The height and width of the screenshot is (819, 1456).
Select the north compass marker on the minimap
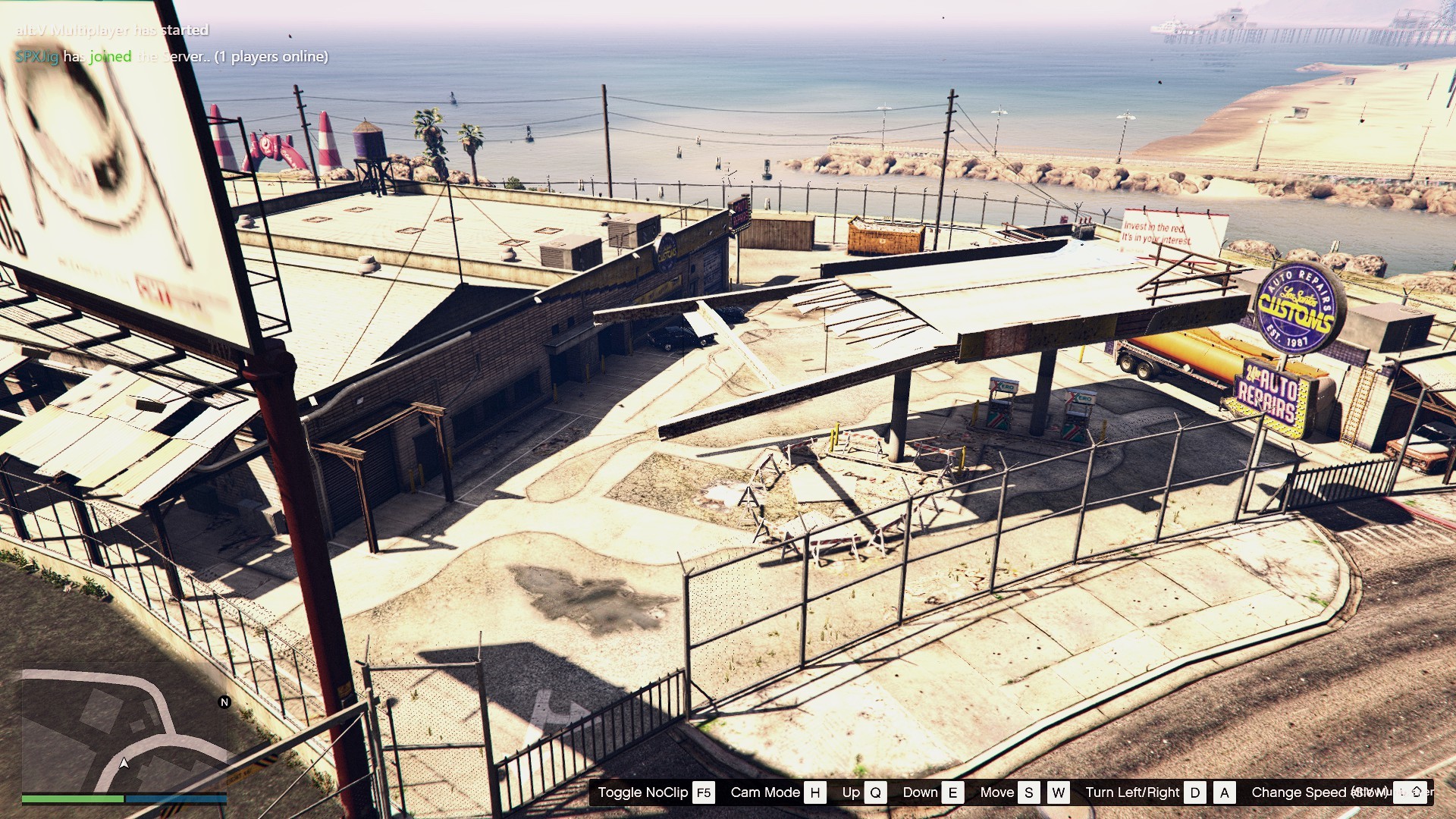[224, 702]
